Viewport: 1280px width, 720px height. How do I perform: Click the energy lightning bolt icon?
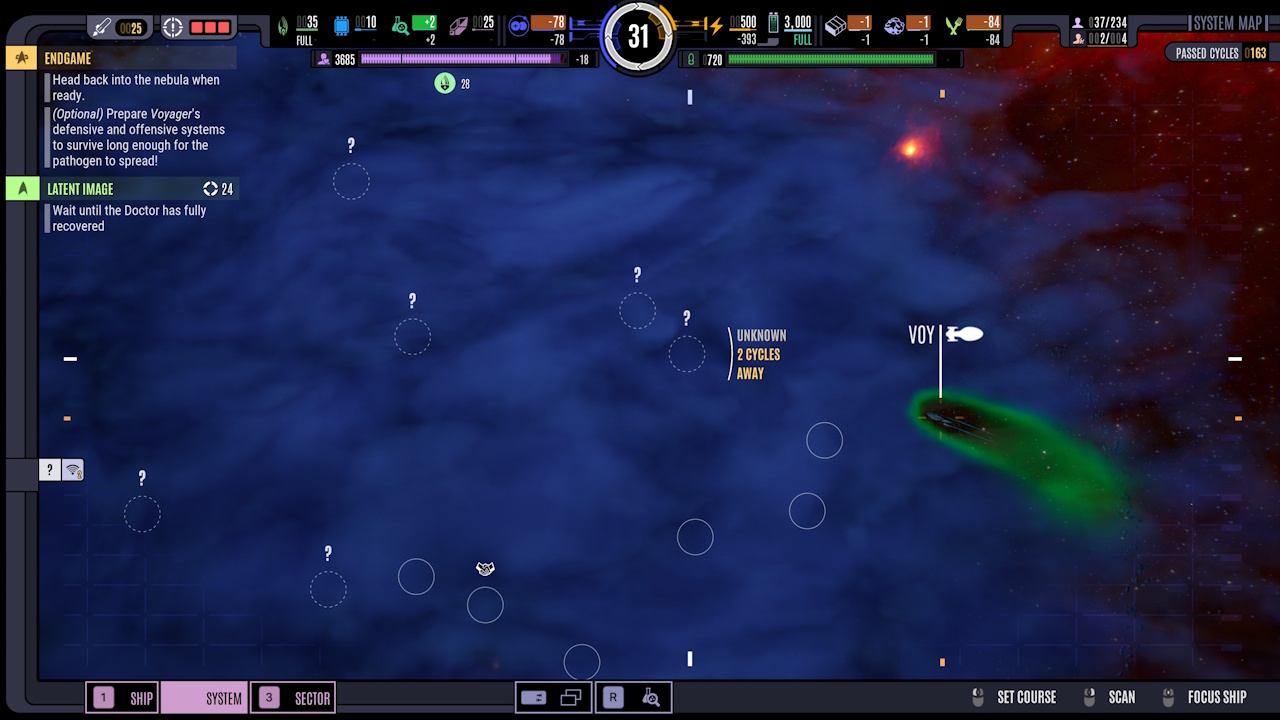click(716, 24)
